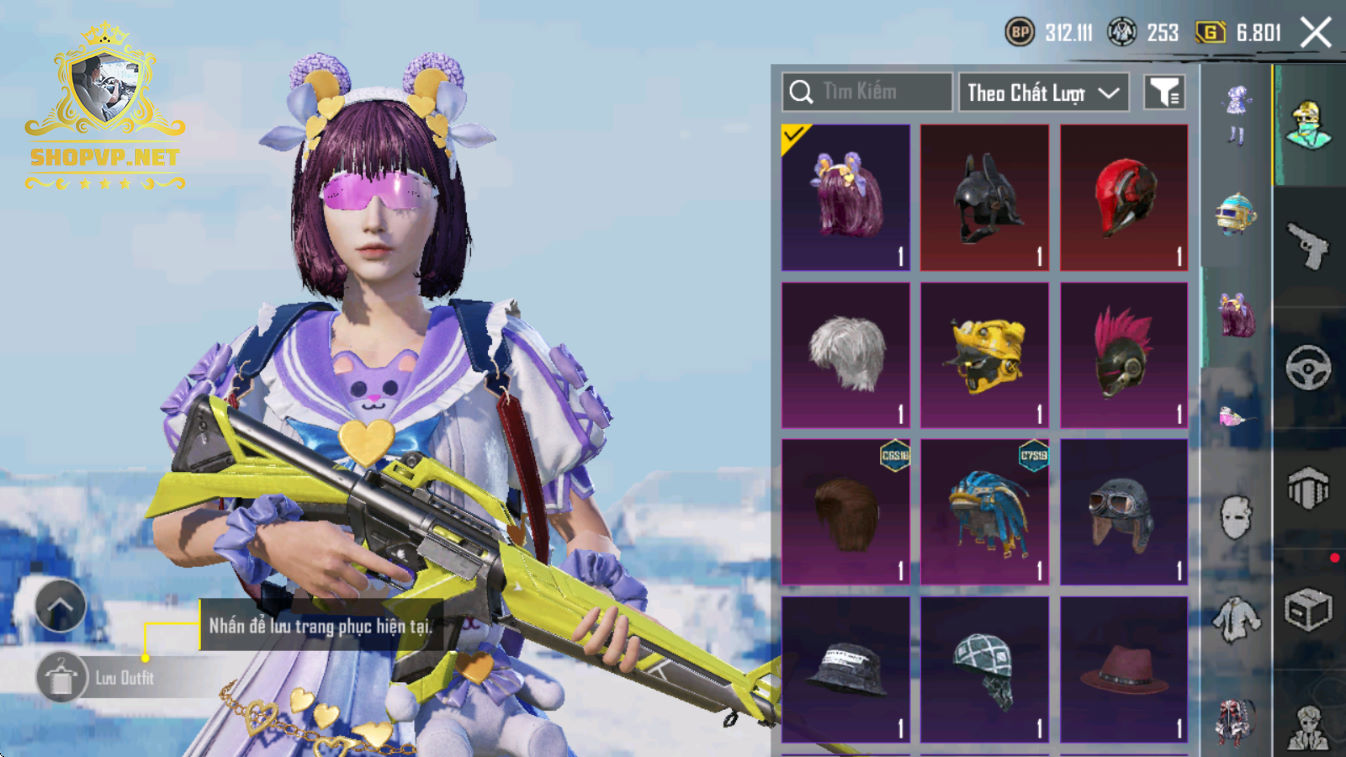This screenshot has height=757, width=1346.
Task: Open the filter funnel options
Action: click(x=1164, y=93)
